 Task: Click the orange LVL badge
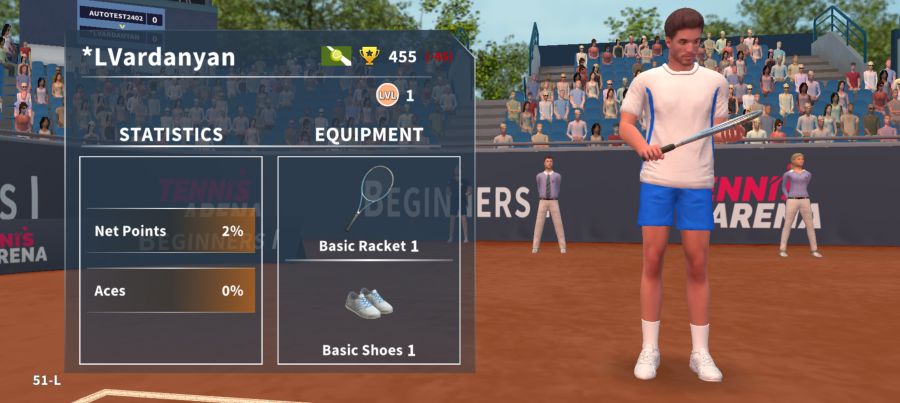click(386, 95)
